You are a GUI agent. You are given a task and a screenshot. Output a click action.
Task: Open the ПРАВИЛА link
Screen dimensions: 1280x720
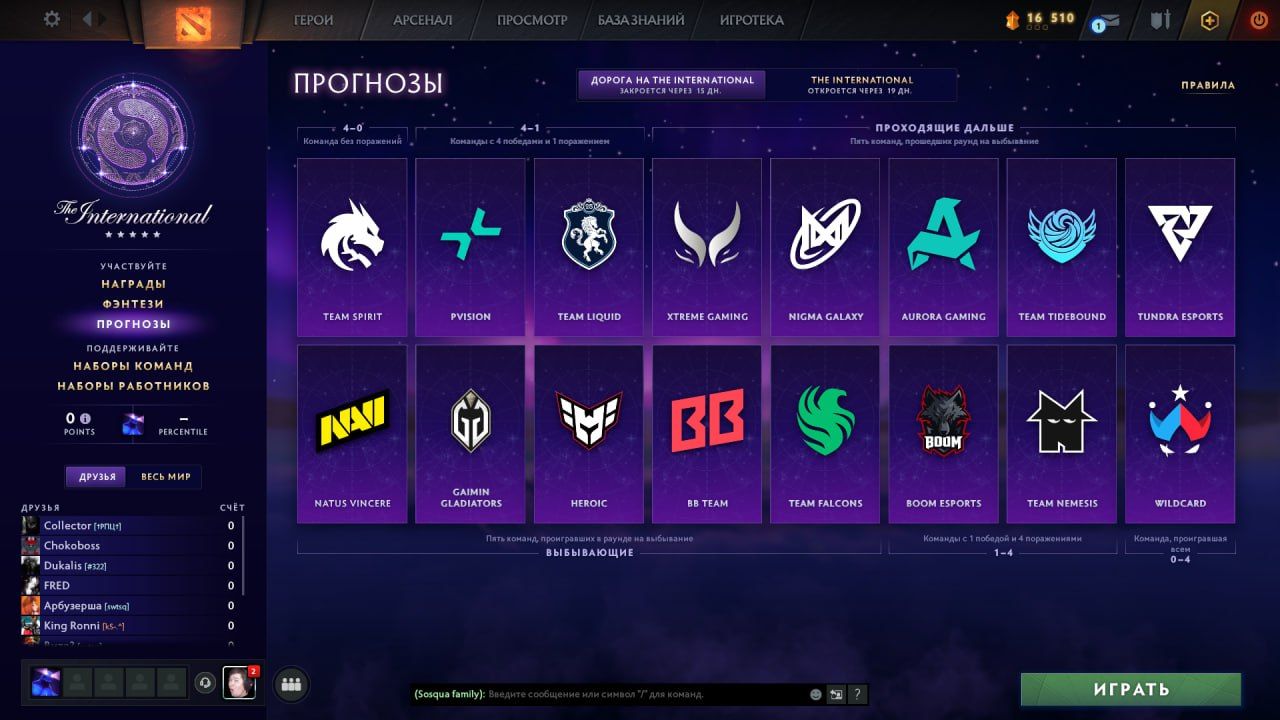(1208, 86)
